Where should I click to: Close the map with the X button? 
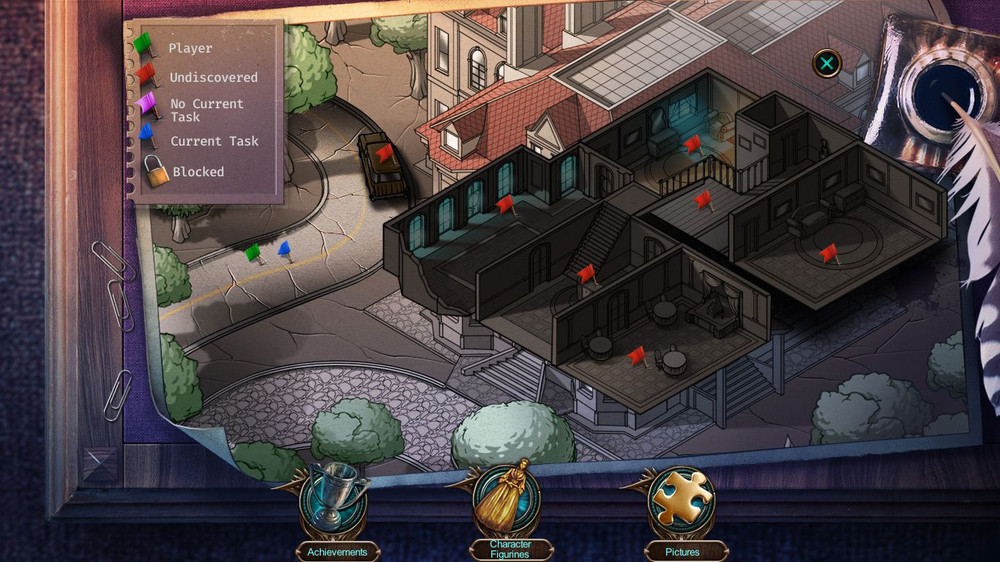[827, 65]
